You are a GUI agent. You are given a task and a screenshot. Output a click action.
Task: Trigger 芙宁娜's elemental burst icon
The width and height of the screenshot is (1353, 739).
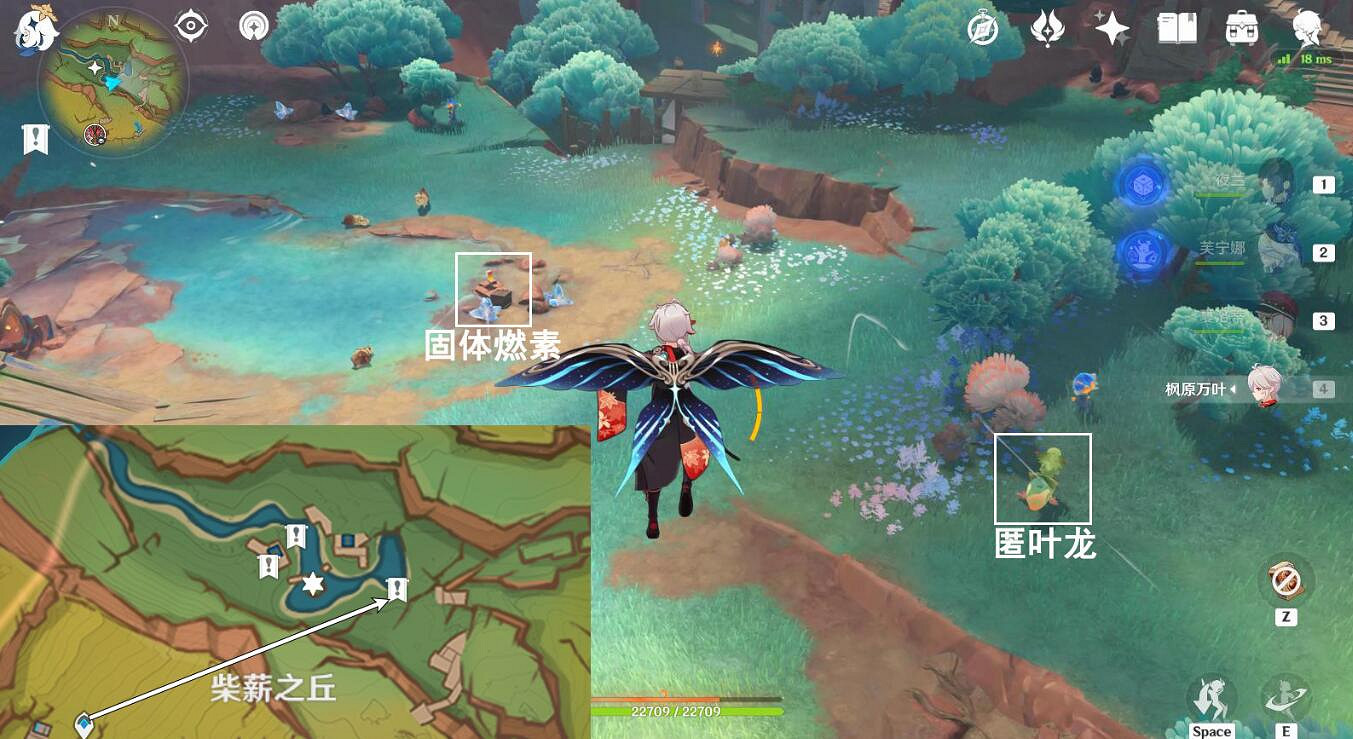click(1143, 252)
